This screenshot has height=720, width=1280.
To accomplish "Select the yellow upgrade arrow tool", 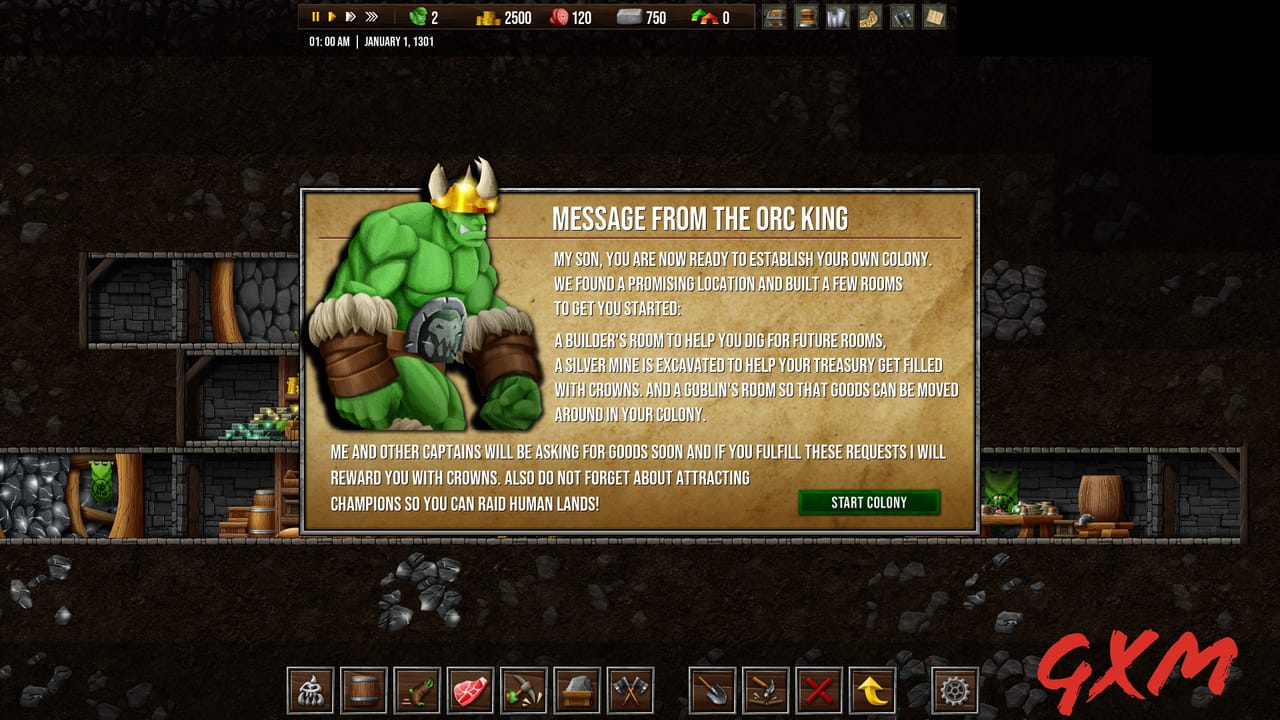I will pyautogui.click(x=870, y=690).
